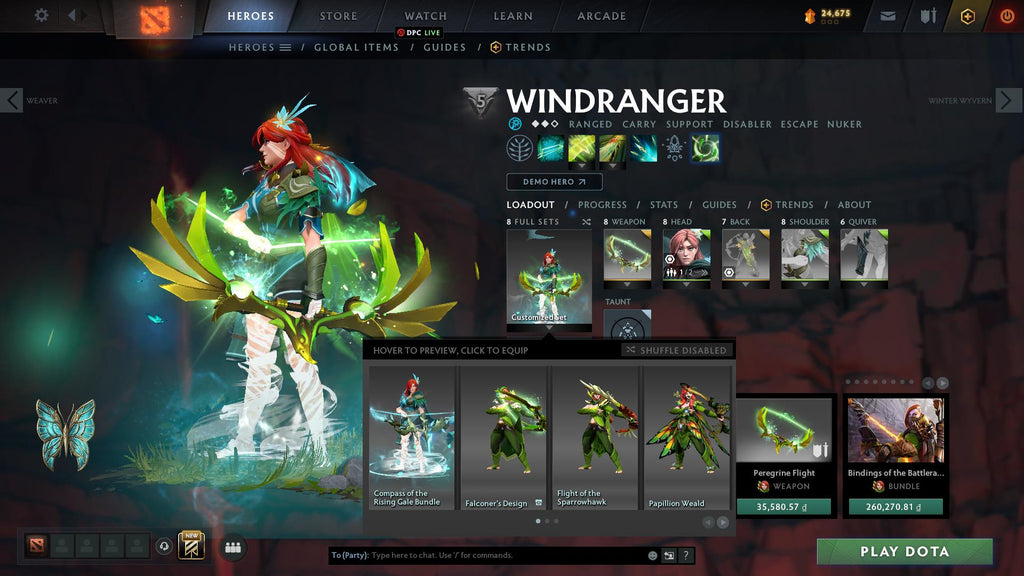Open the Global Items submenu

coord(356,47)
